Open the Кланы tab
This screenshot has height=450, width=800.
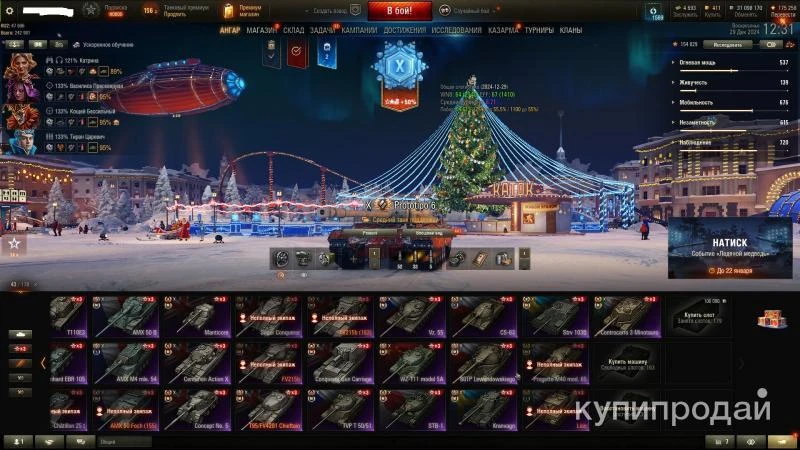click(x=571, y=31)
